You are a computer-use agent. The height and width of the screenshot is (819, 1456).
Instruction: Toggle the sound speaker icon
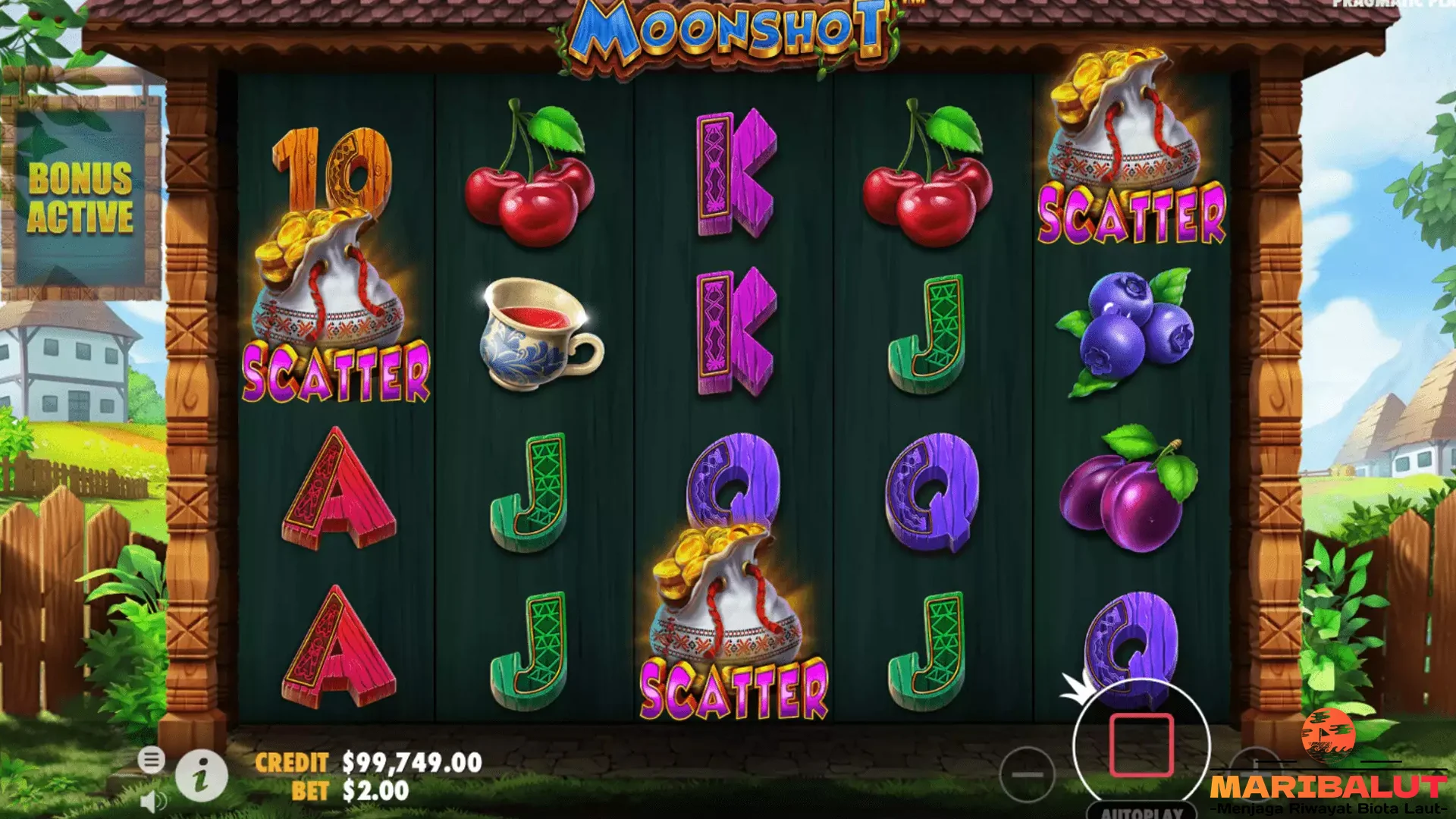click(154, 802)
